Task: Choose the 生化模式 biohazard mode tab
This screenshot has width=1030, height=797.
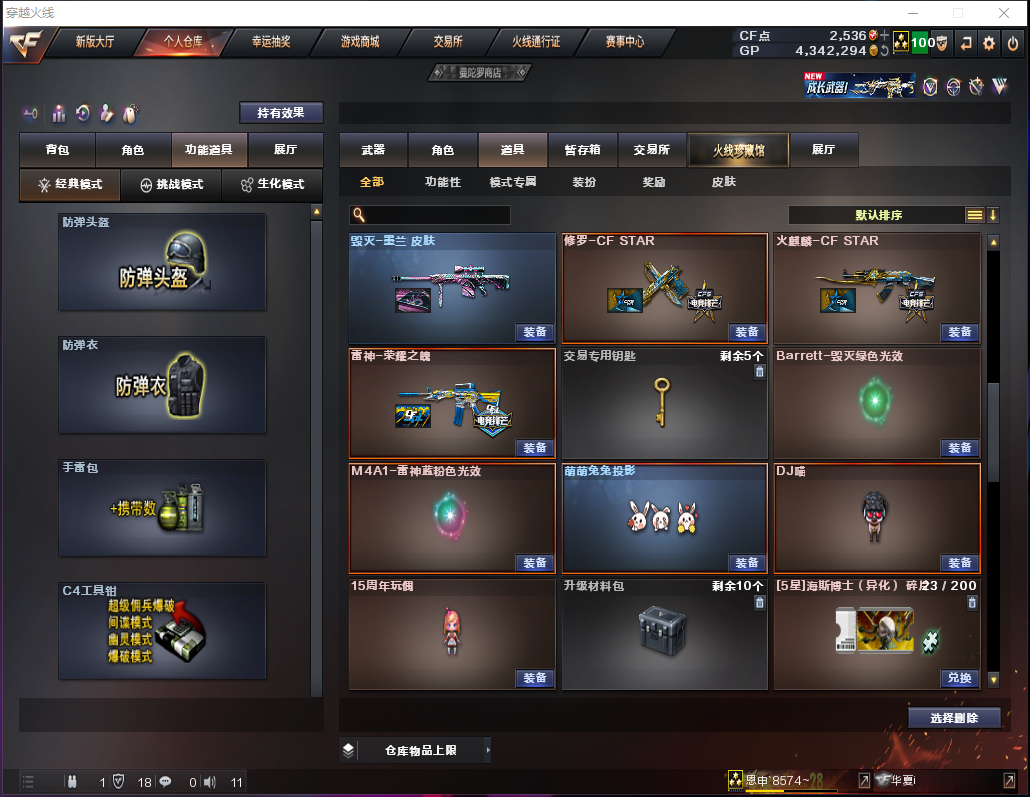Action: click(x=272, y=185)
